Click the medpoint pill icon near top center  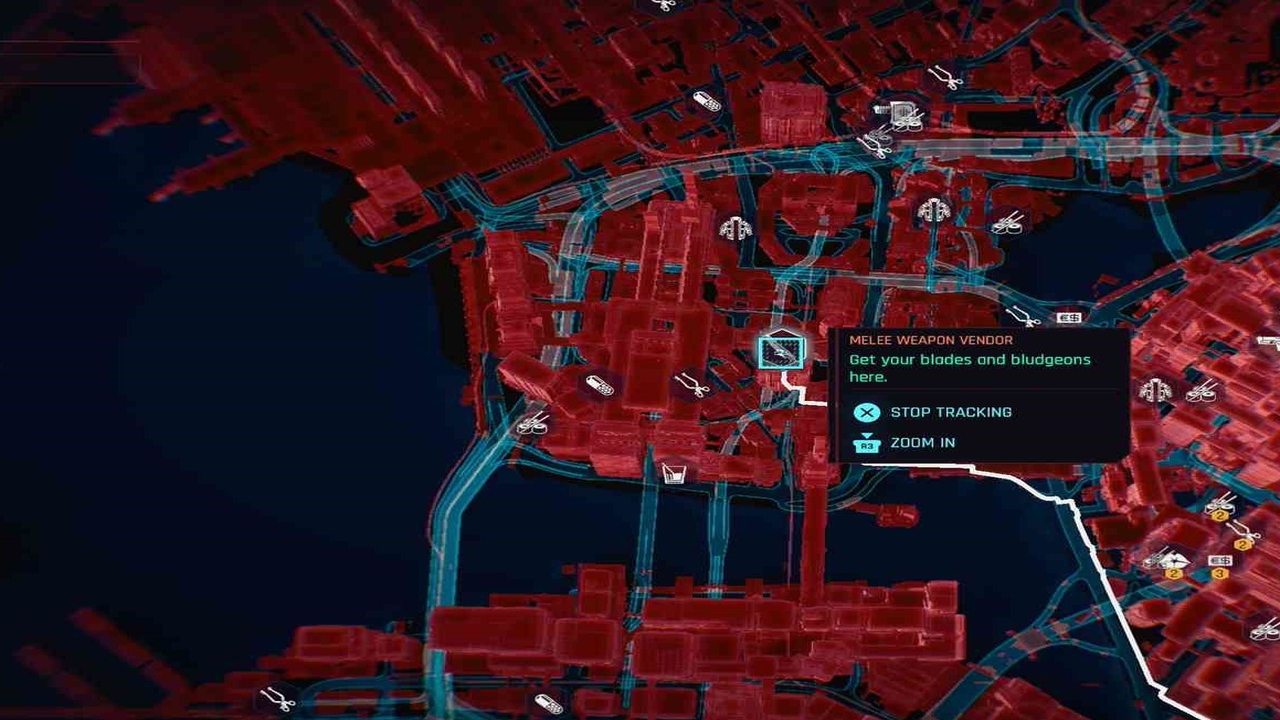click(706, 102)
